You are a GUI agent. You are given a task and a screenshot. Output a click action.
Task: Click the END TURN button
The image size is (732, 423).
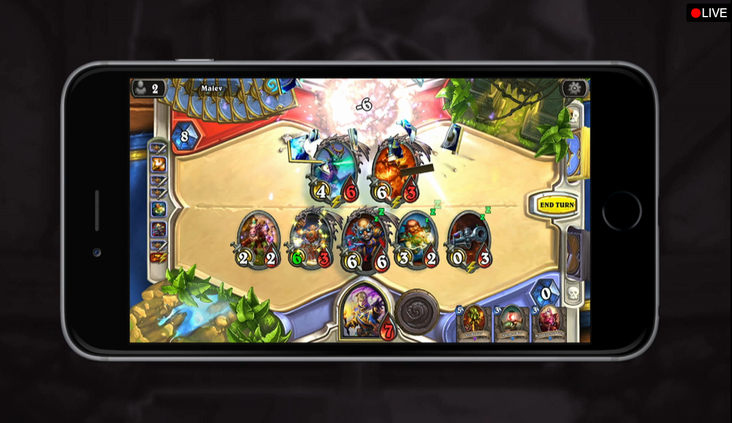[556, 205]
